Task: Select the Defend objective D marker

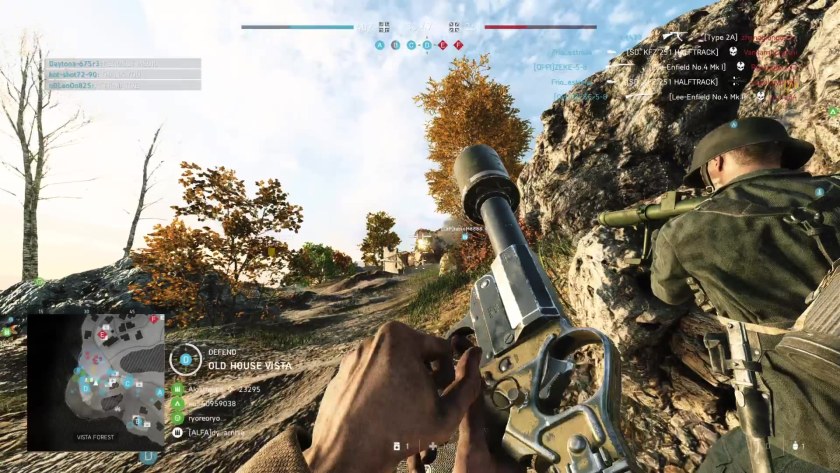Action: (185, 358)
